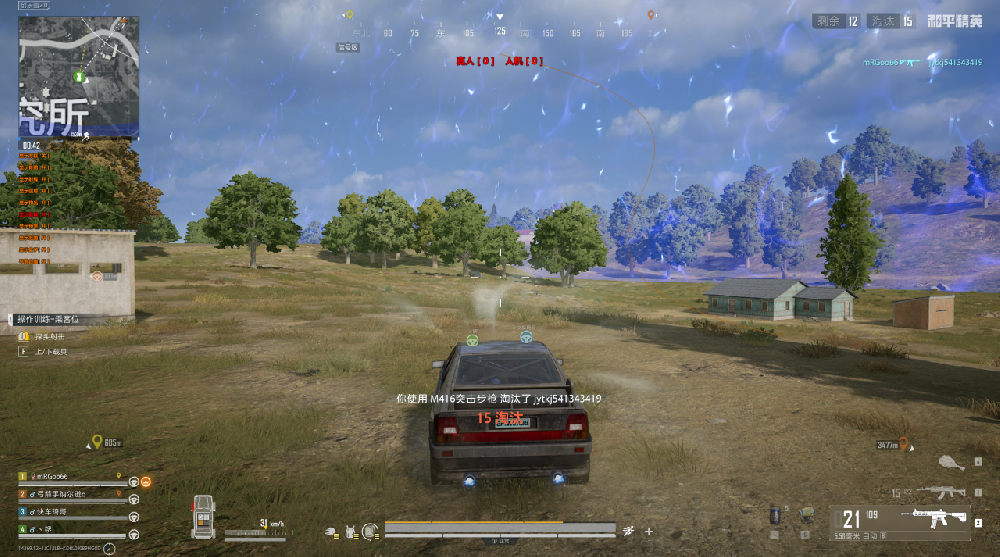The image size is (1000, 557).
Task: Select the frying pan melee slot
Action: (951, 462)
